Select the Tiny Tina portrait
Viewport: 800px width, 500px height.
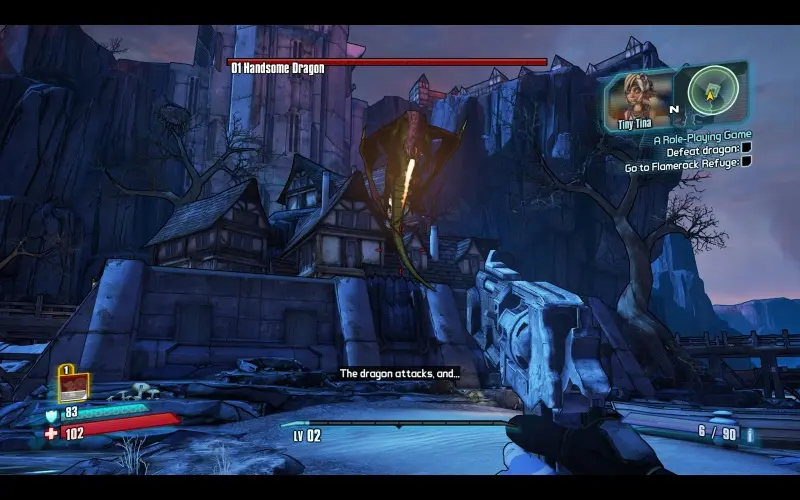(638, 96)
